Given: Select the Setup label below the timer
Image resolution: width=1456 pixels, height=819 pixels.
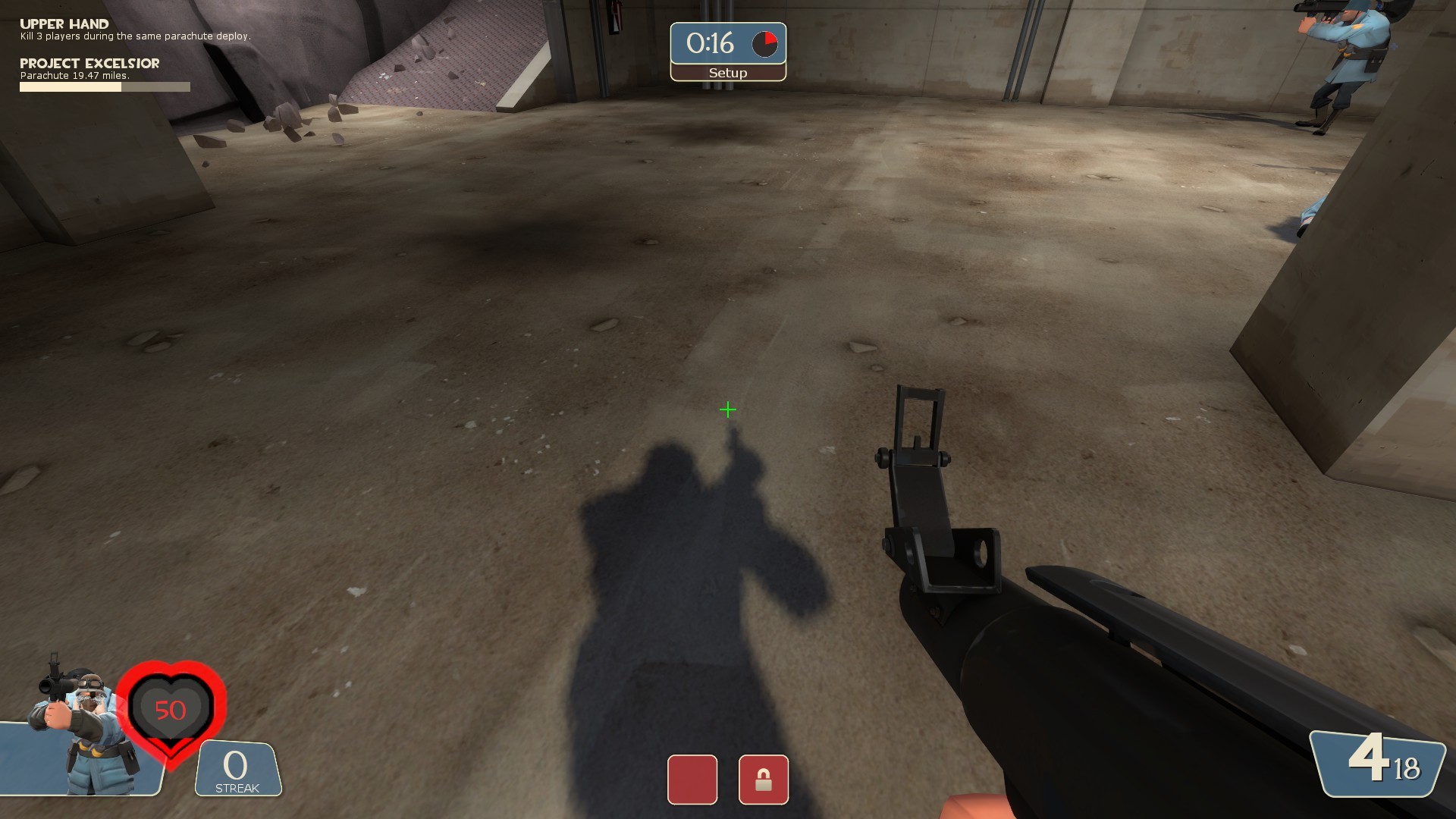Looking at the screenshot, I should 727,73.
